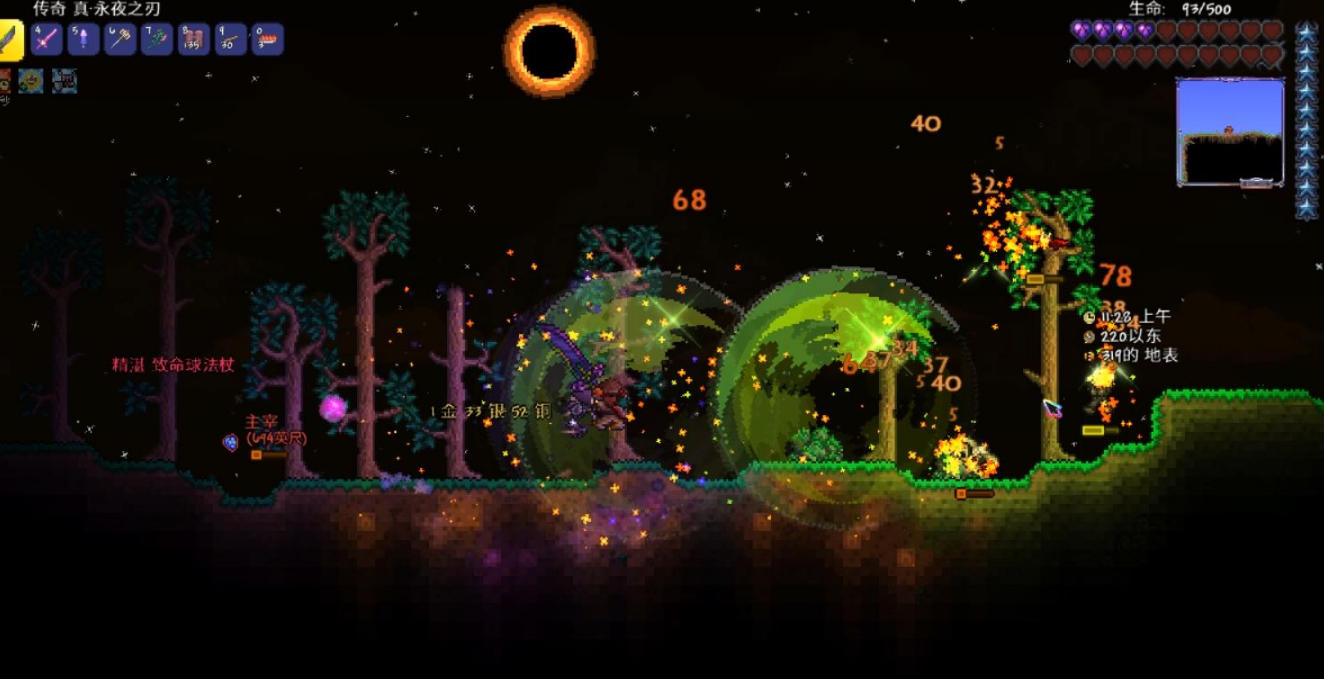The height and width of the screenshot is (679, 1324).
Task: Select the pink sword in hotbar slot 4
Action: click(x=47, y=40)
